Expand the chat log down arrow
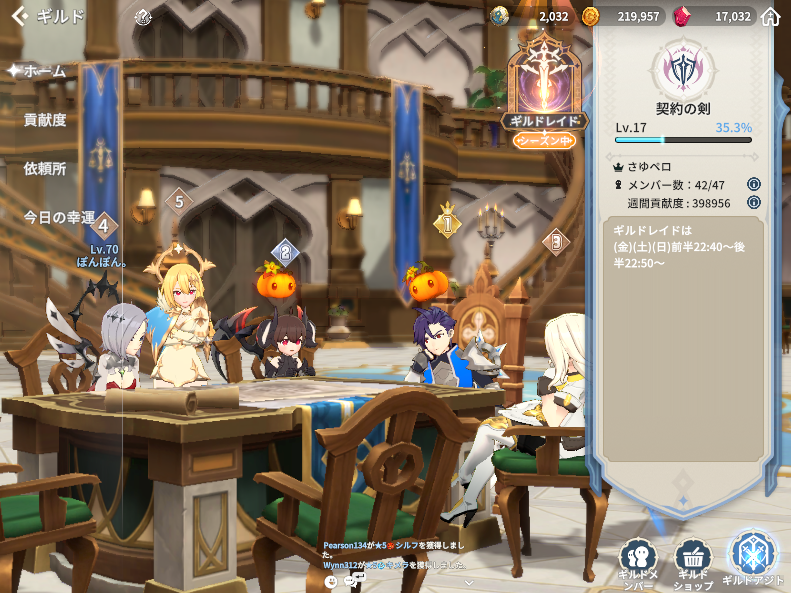The image size is (791, 593). 467,581
